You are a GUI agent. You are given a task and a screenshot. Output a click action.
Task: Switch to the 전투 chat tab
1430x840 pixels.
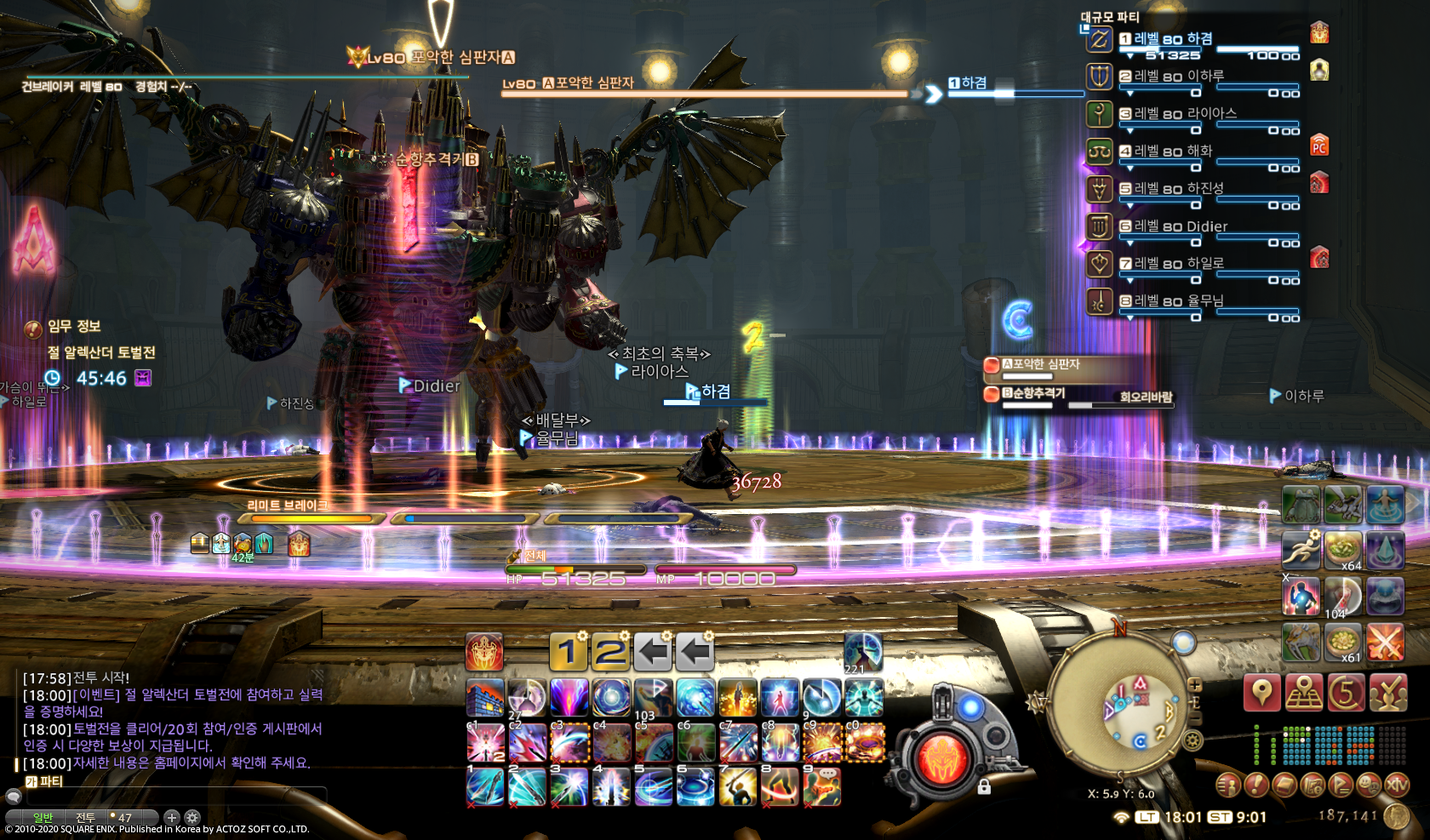point(85,818)
